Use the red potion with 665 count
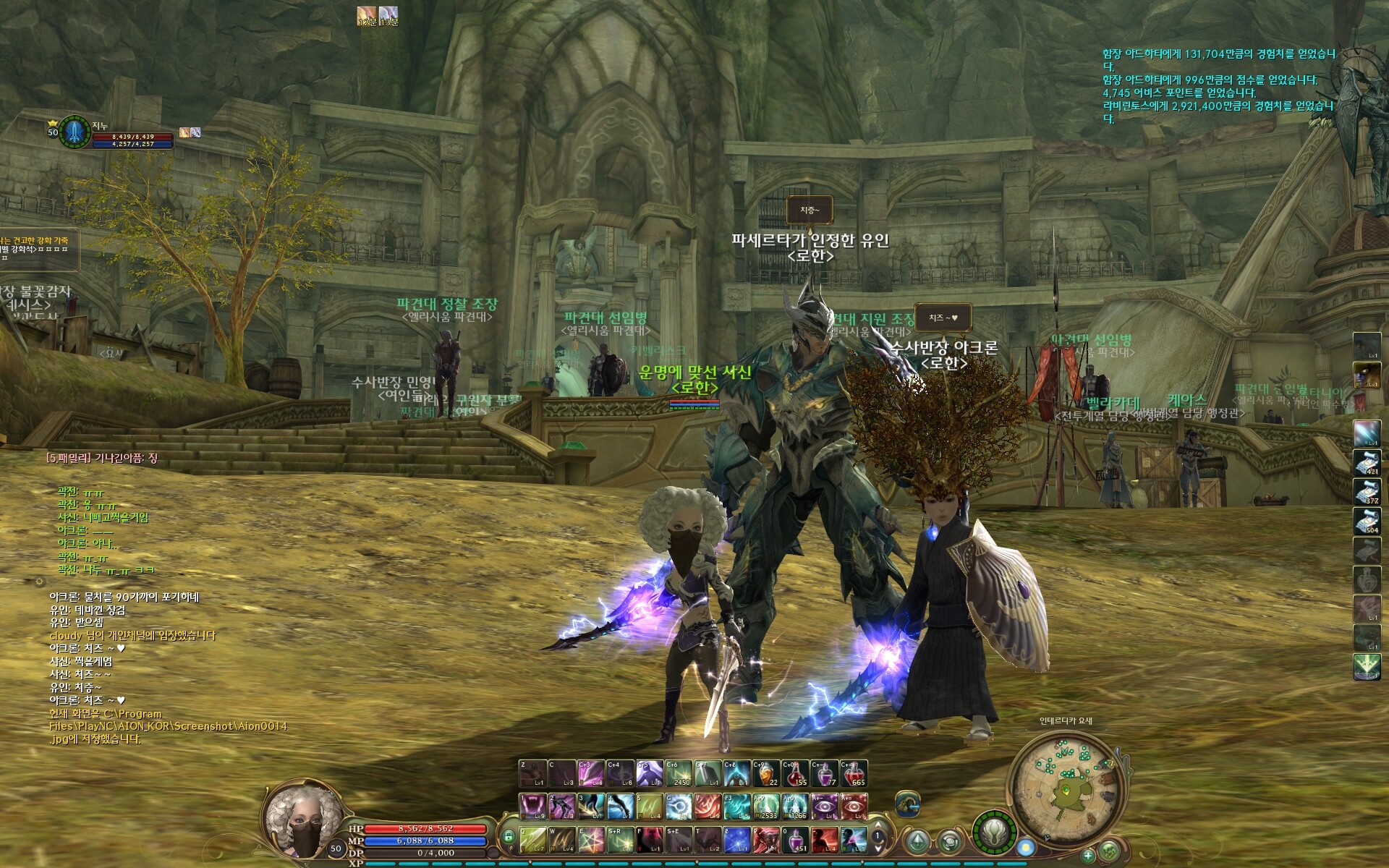 (854, 773)
